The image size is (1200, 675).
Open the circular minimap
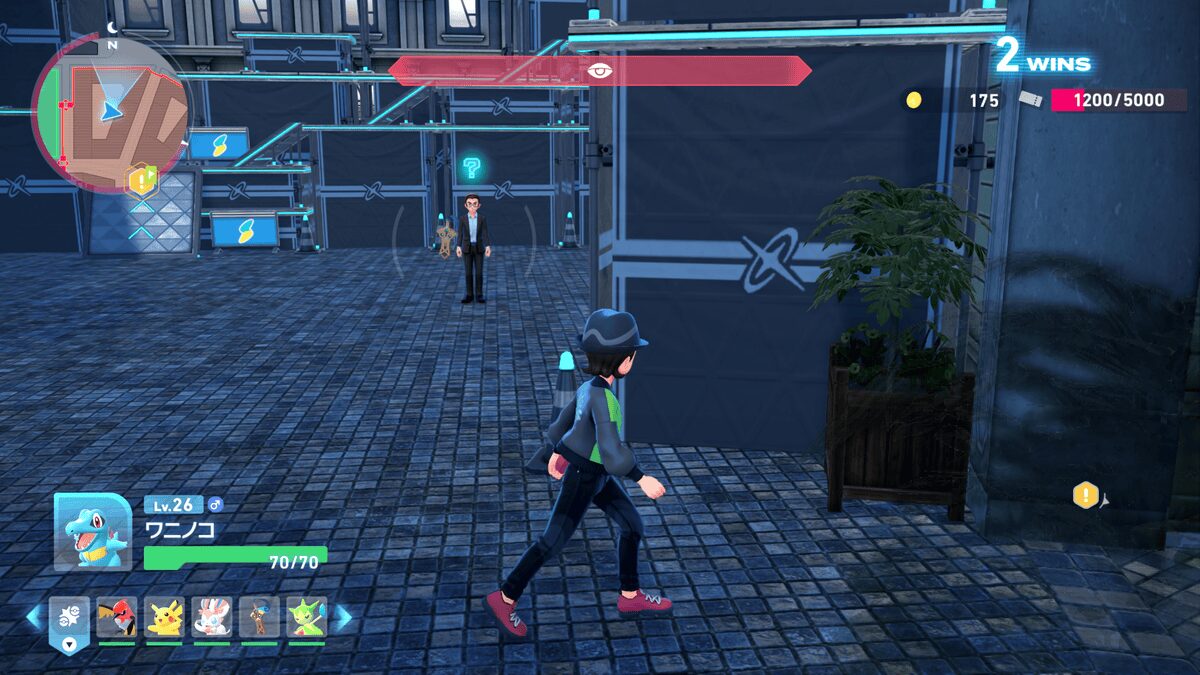(x=110, y=112)
